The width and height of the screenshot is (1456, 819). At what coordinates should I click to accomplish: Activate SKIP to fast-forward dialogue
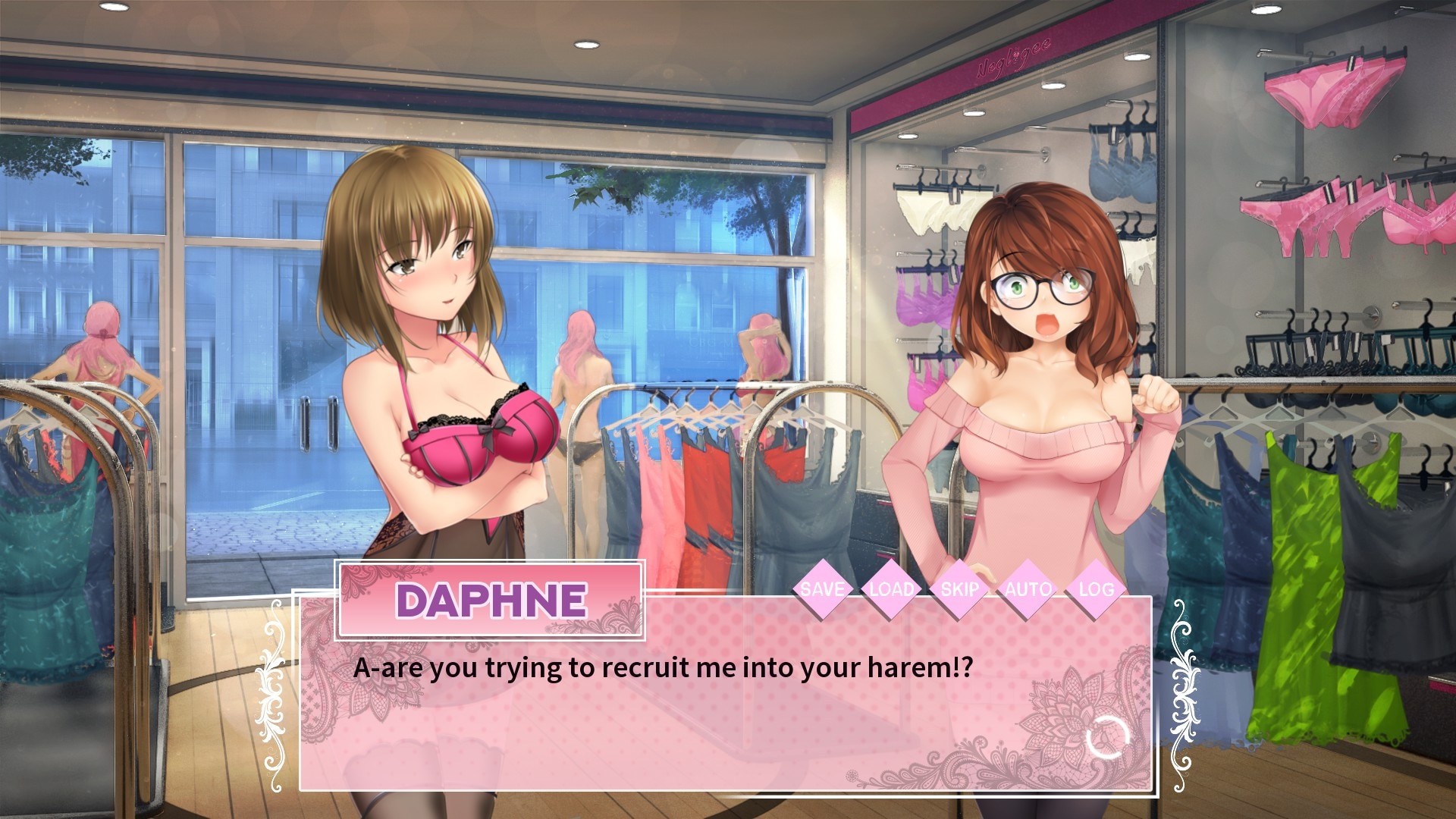[x=959, y=589]
